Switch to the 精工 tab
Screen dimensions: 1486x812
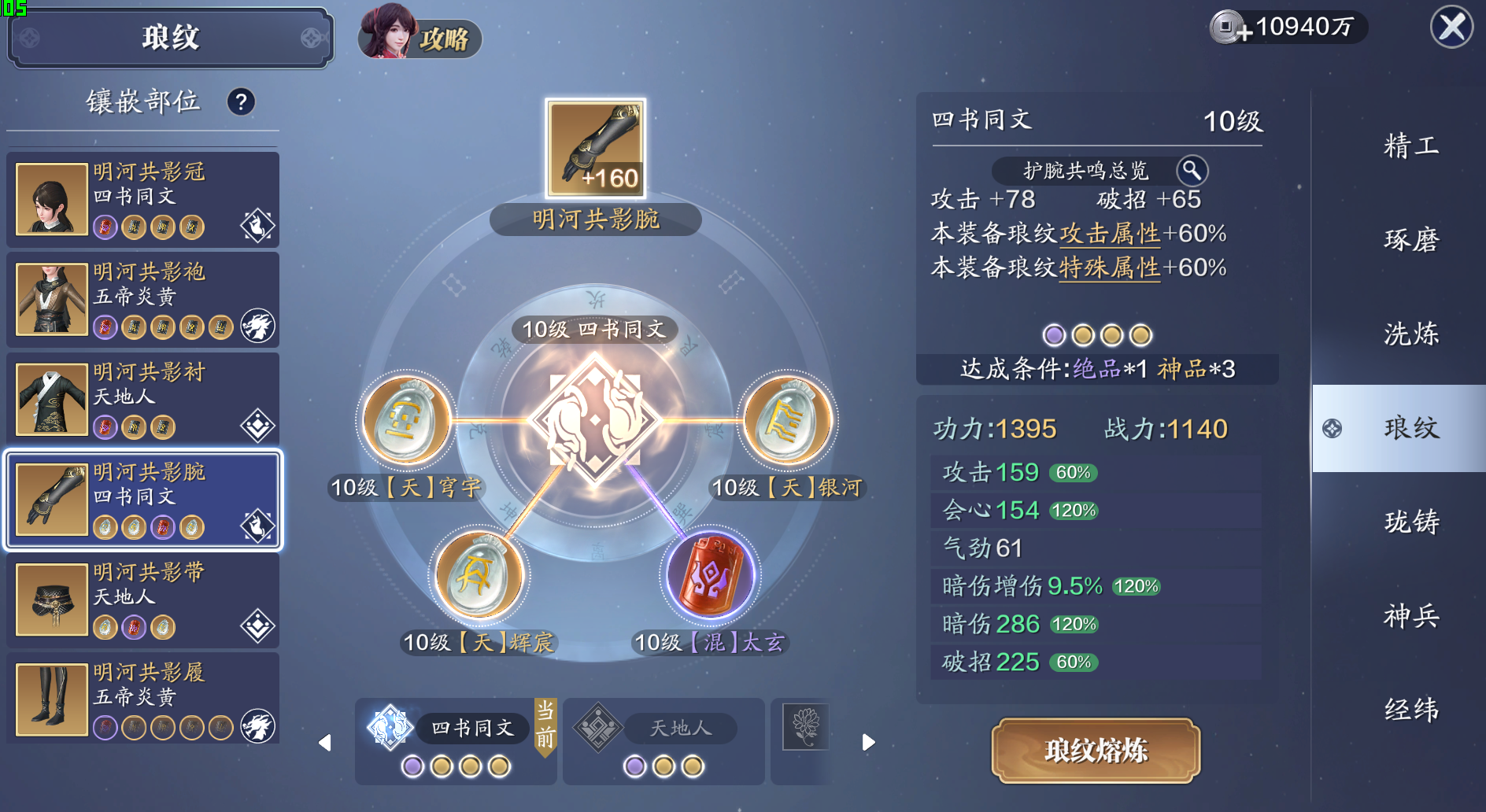tap(1410, 146)
